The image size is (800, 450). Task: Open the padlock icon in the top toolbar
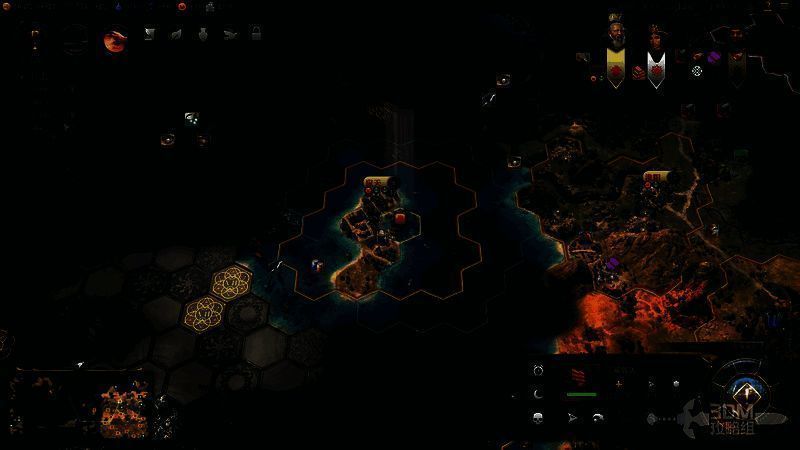point(256,33)
